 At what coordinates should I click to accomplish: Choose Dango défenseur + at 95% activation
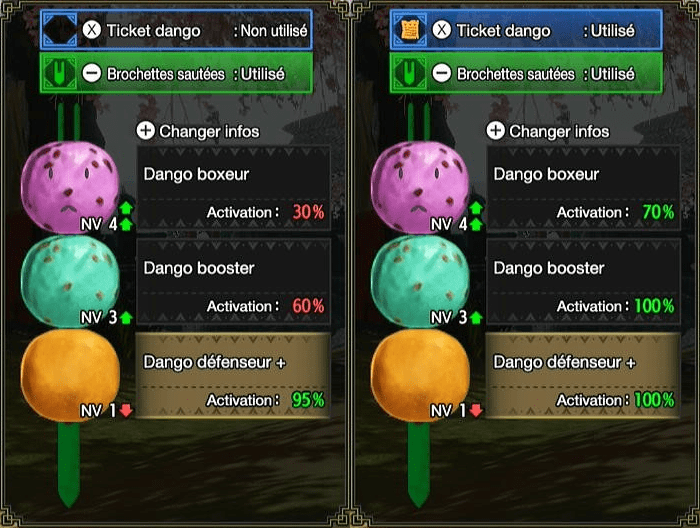click(233, 376)
